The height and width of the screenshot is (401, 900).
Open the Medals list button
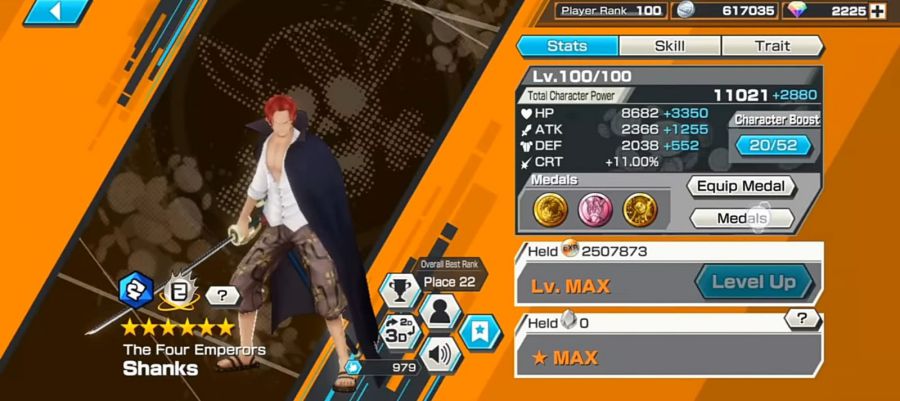[x=741, y=218]
